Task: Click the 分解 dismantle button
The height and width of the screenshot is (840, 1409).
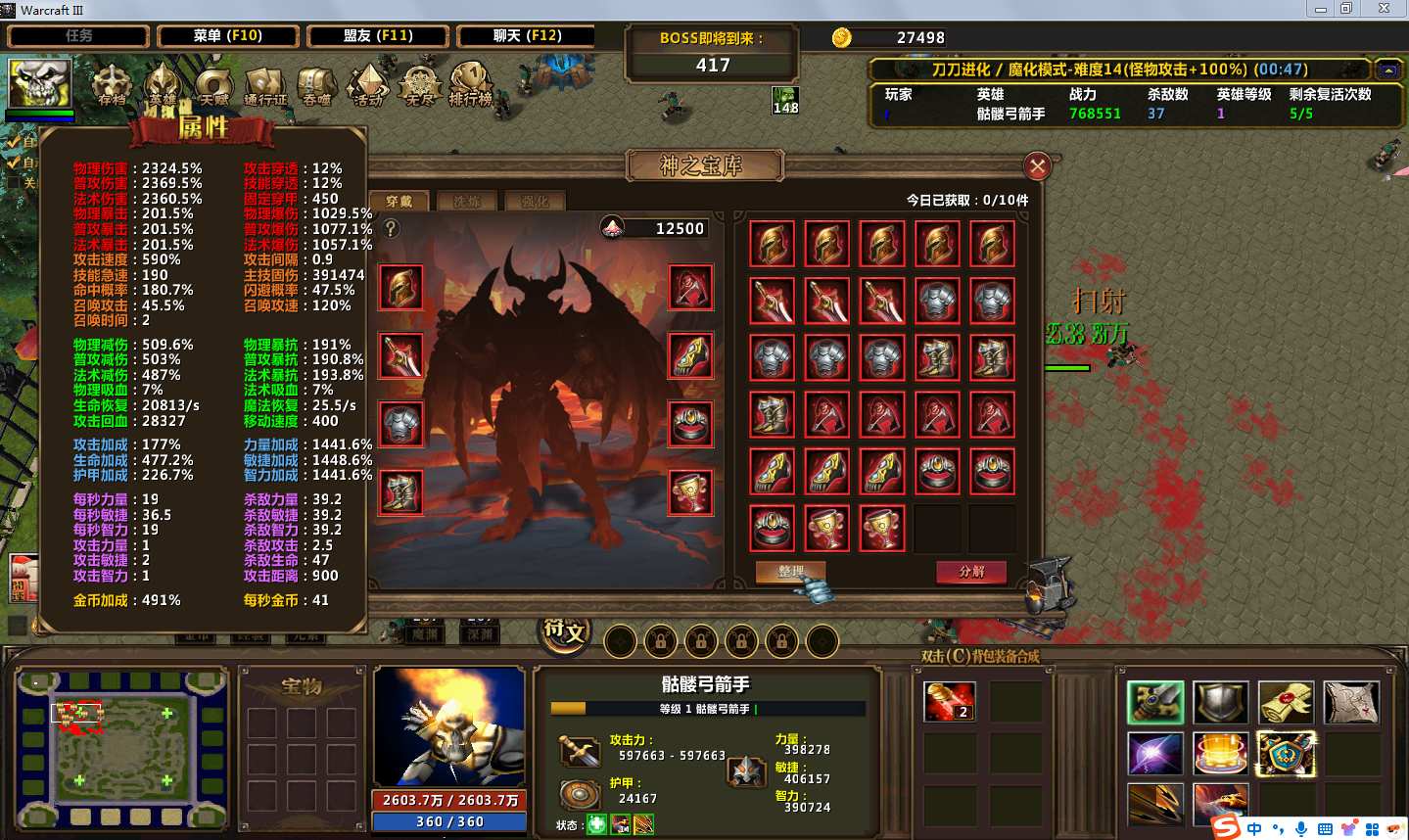Action: pos(970,572)
